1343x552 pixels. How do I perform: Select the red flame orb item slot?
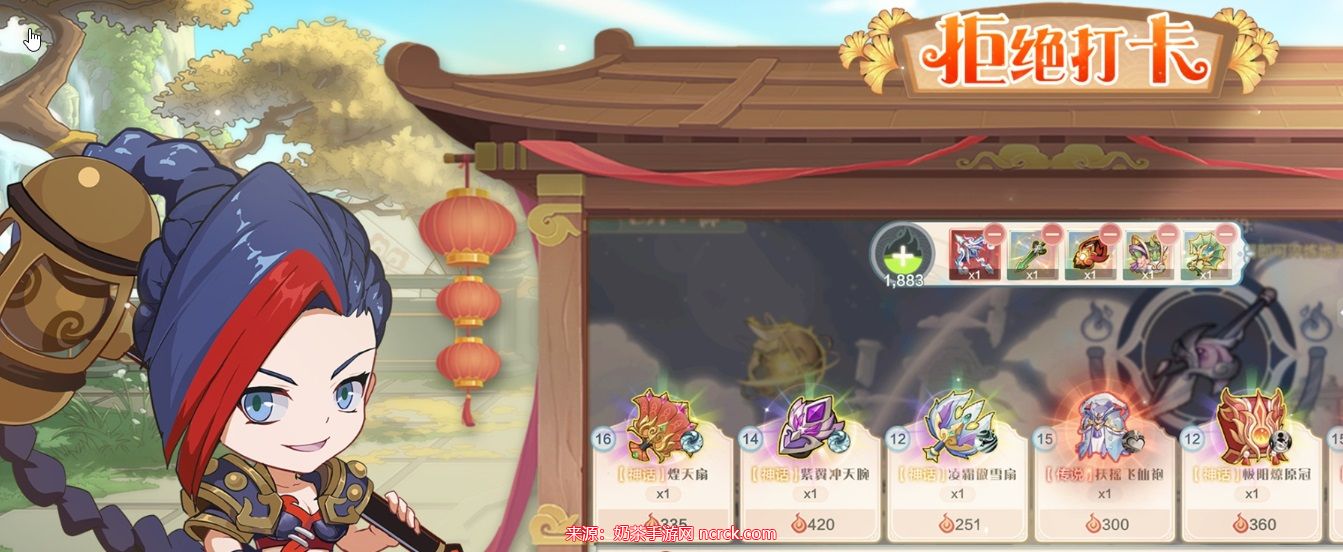tap(1089, 255)
